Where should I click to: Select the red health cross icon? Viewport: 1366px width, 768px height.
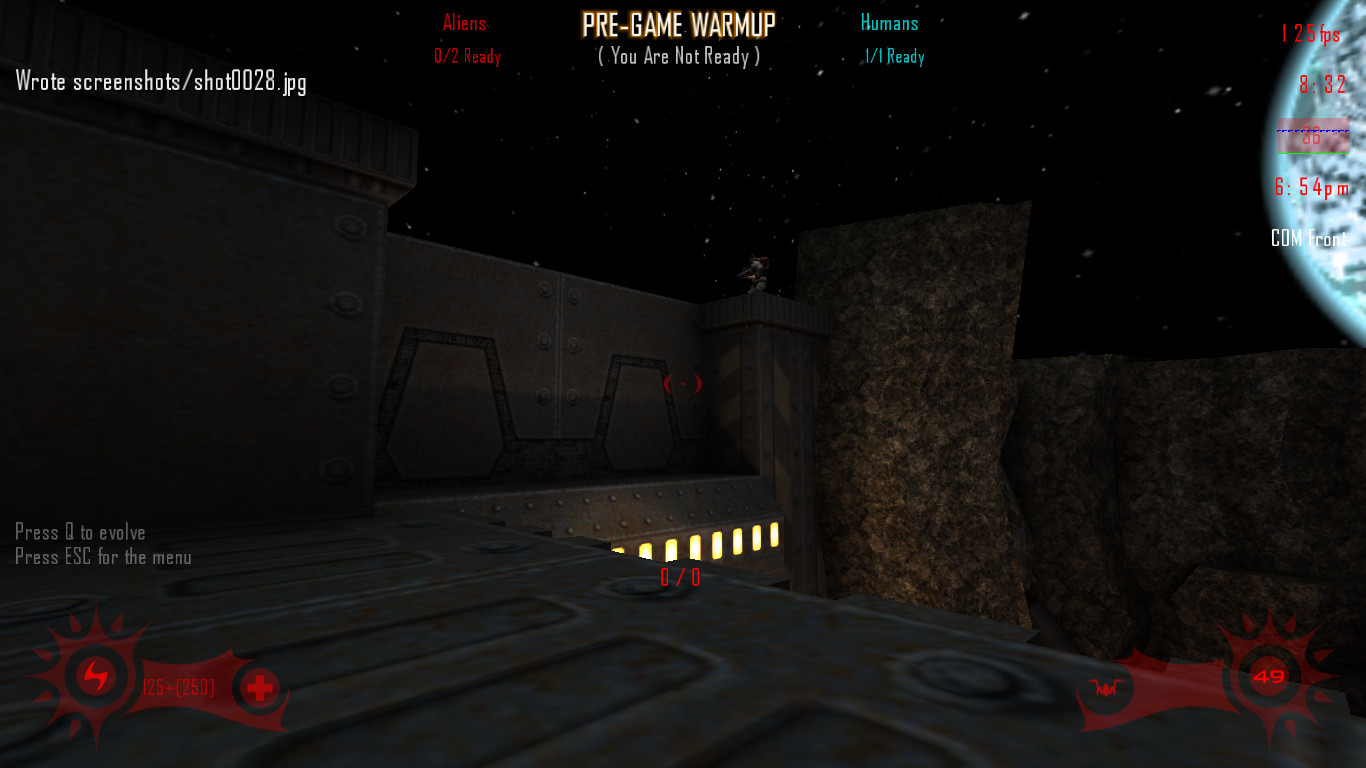[259, 688]
